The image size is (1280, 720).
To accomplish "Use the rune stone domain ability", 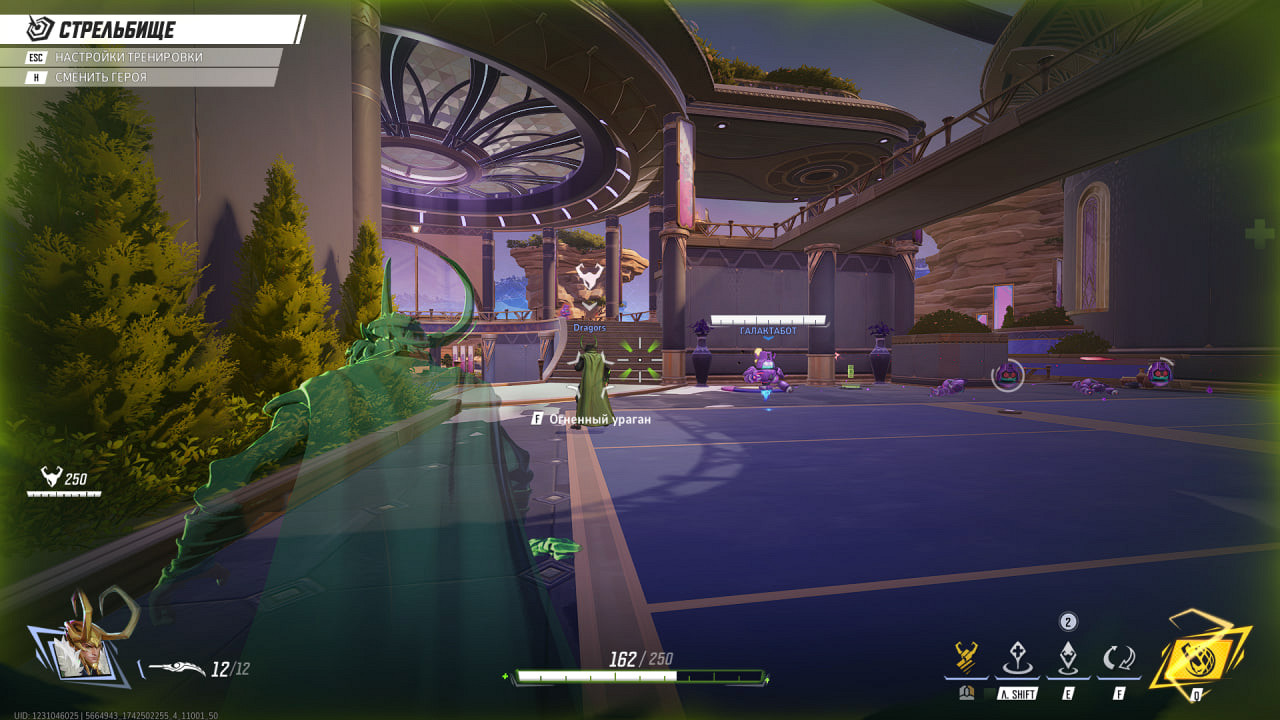I will coord(1017,658).
